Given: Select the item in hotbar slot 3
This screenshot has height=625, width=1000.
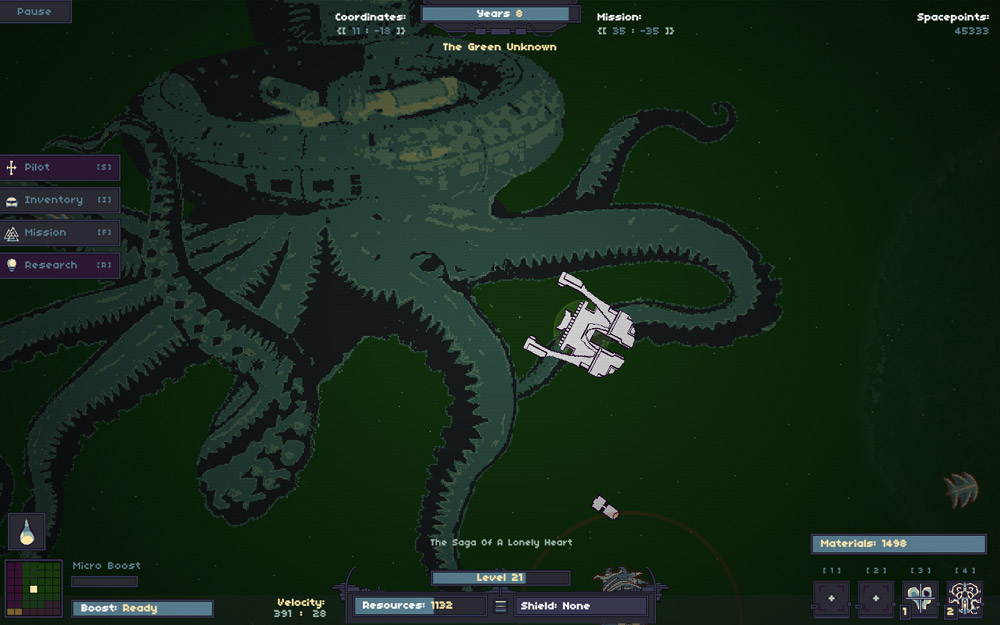Looking at the screenshot, I should click(x=920, y=599).
